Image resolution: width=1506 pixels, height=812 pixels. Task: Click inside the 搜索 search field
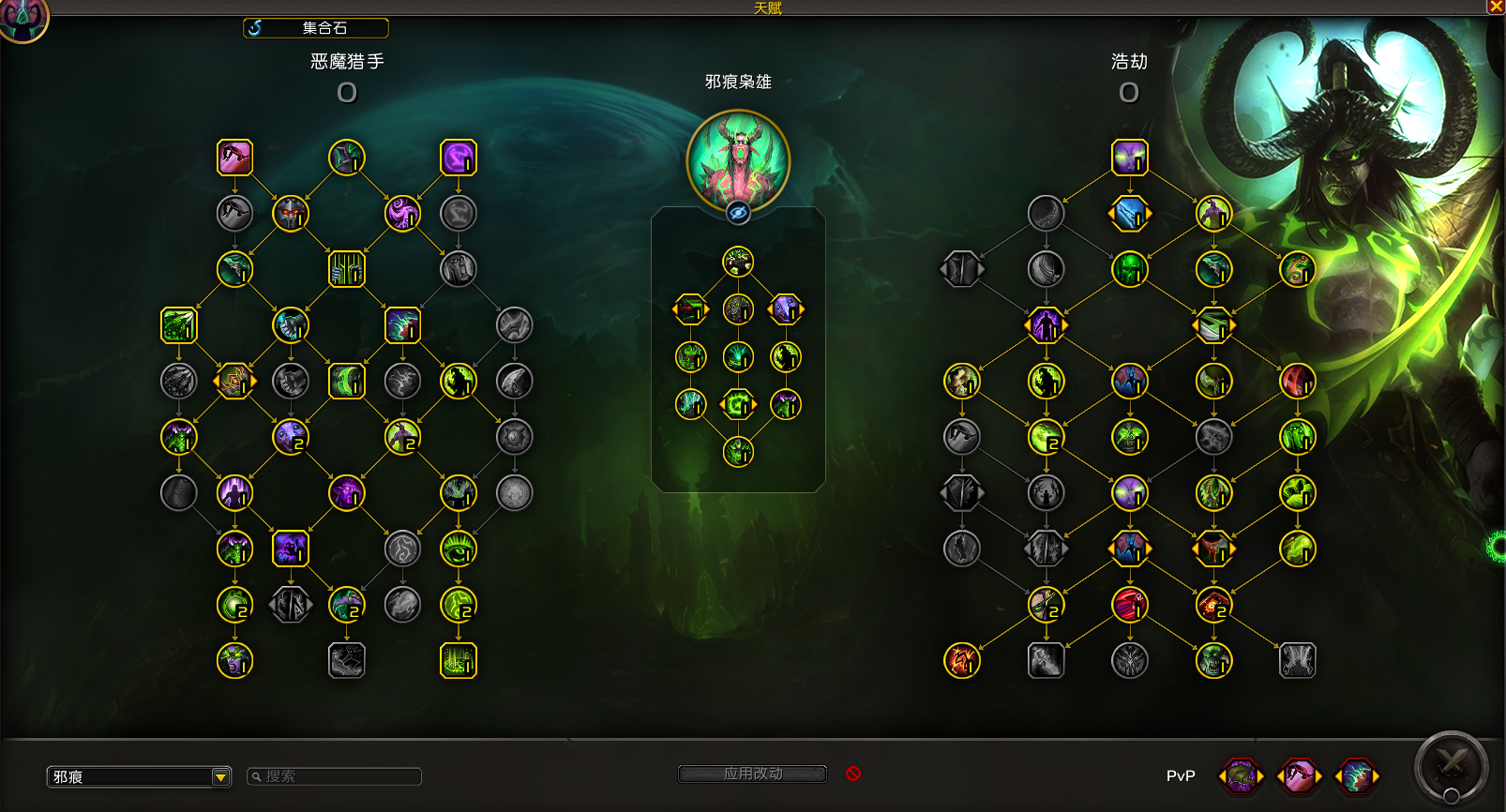point(333,776)
